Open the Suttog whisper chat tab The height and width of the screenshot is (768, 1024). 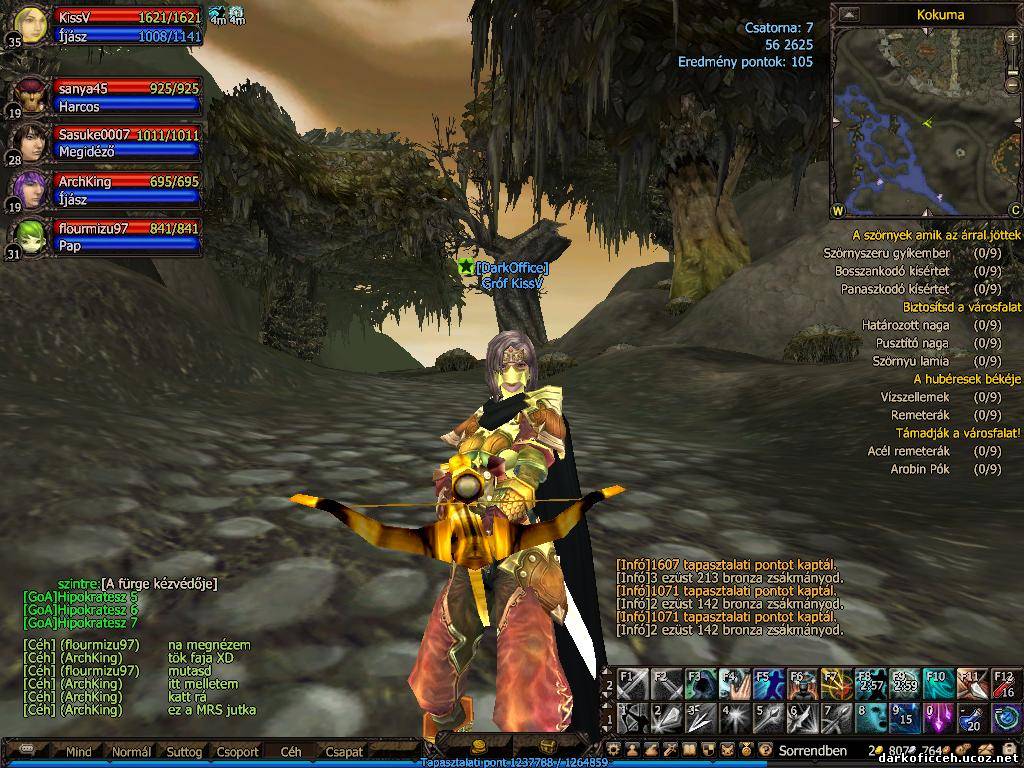click(x=184, y=751)
